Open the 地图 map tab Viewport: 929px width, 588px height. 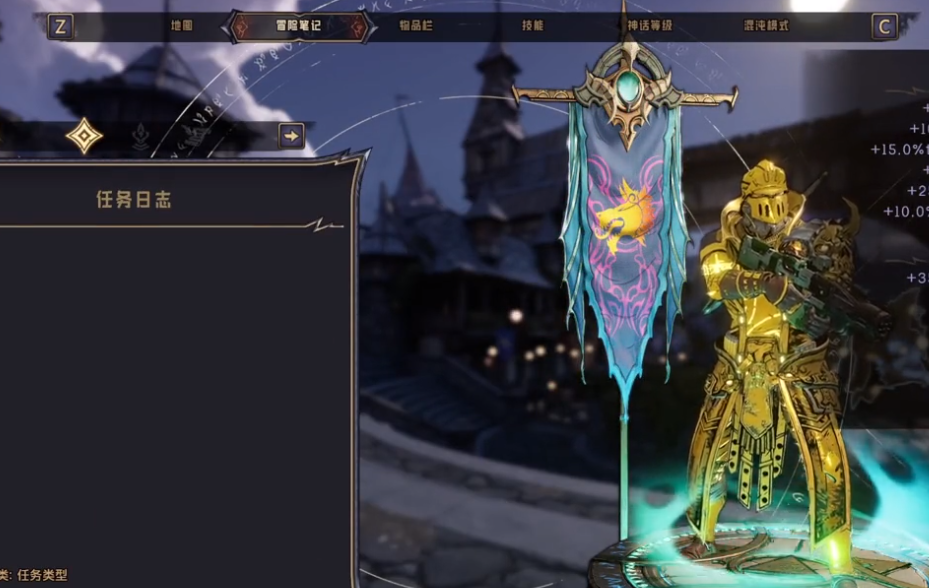coord(181,25)
